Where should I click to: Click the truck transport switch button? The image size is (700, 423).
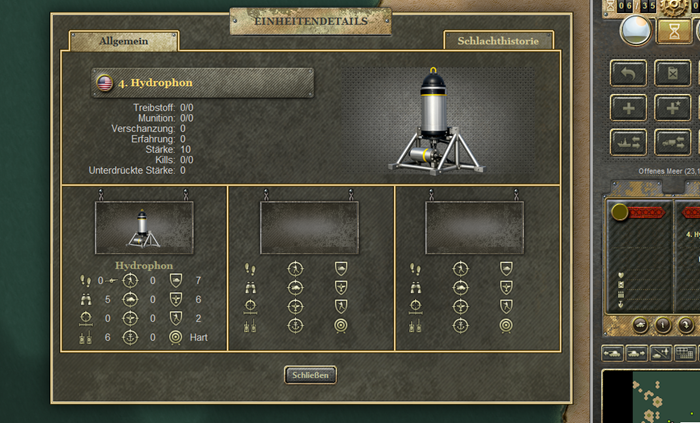[x=671, y=142]
